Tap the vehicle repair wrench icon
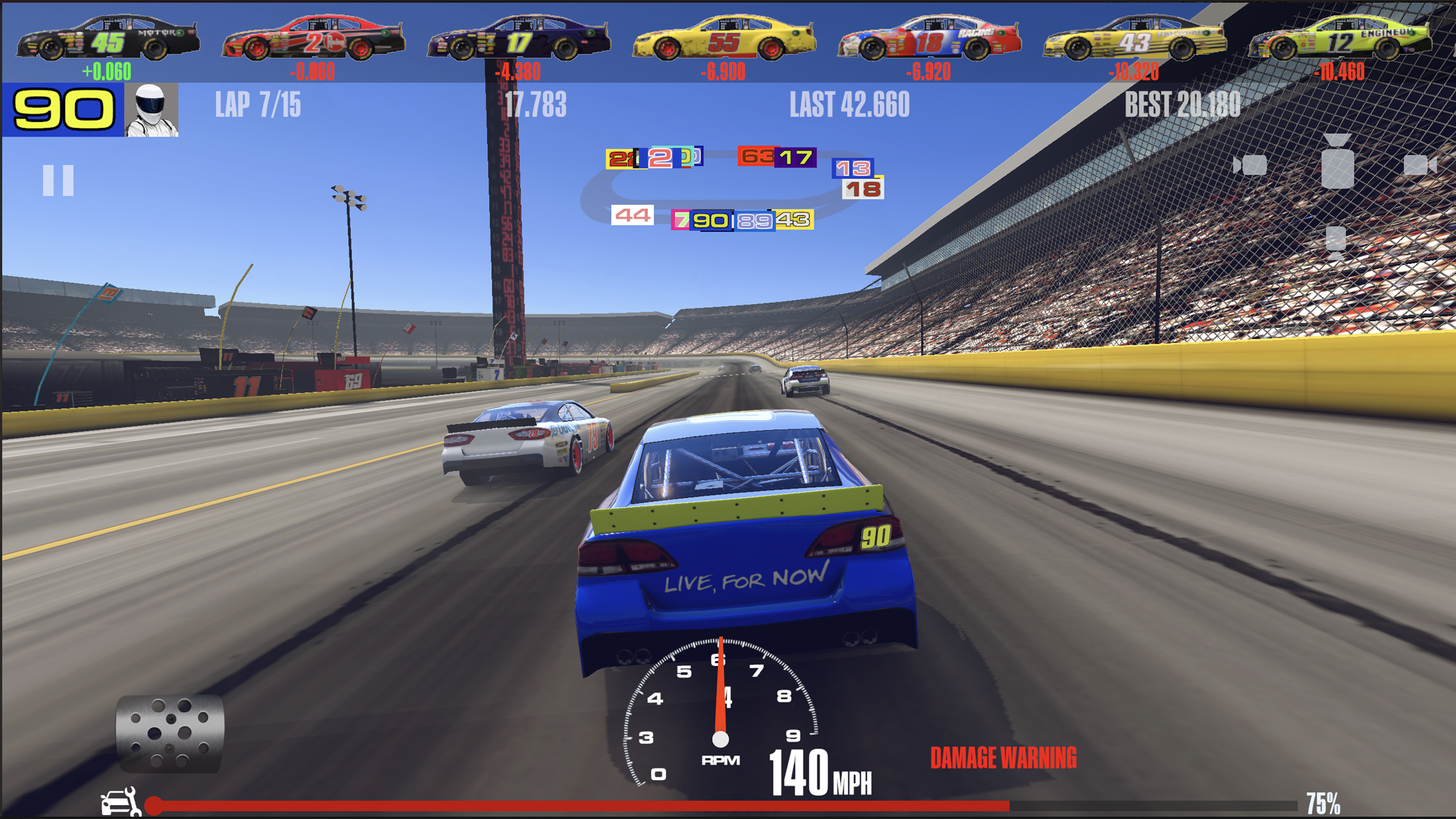 (119, 802)
